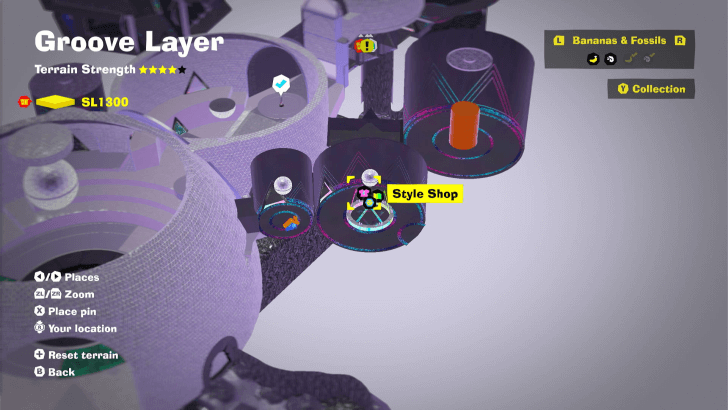Select the orange item marker on the map
This screenshot has width=728, height=410.
pos(290,219)
